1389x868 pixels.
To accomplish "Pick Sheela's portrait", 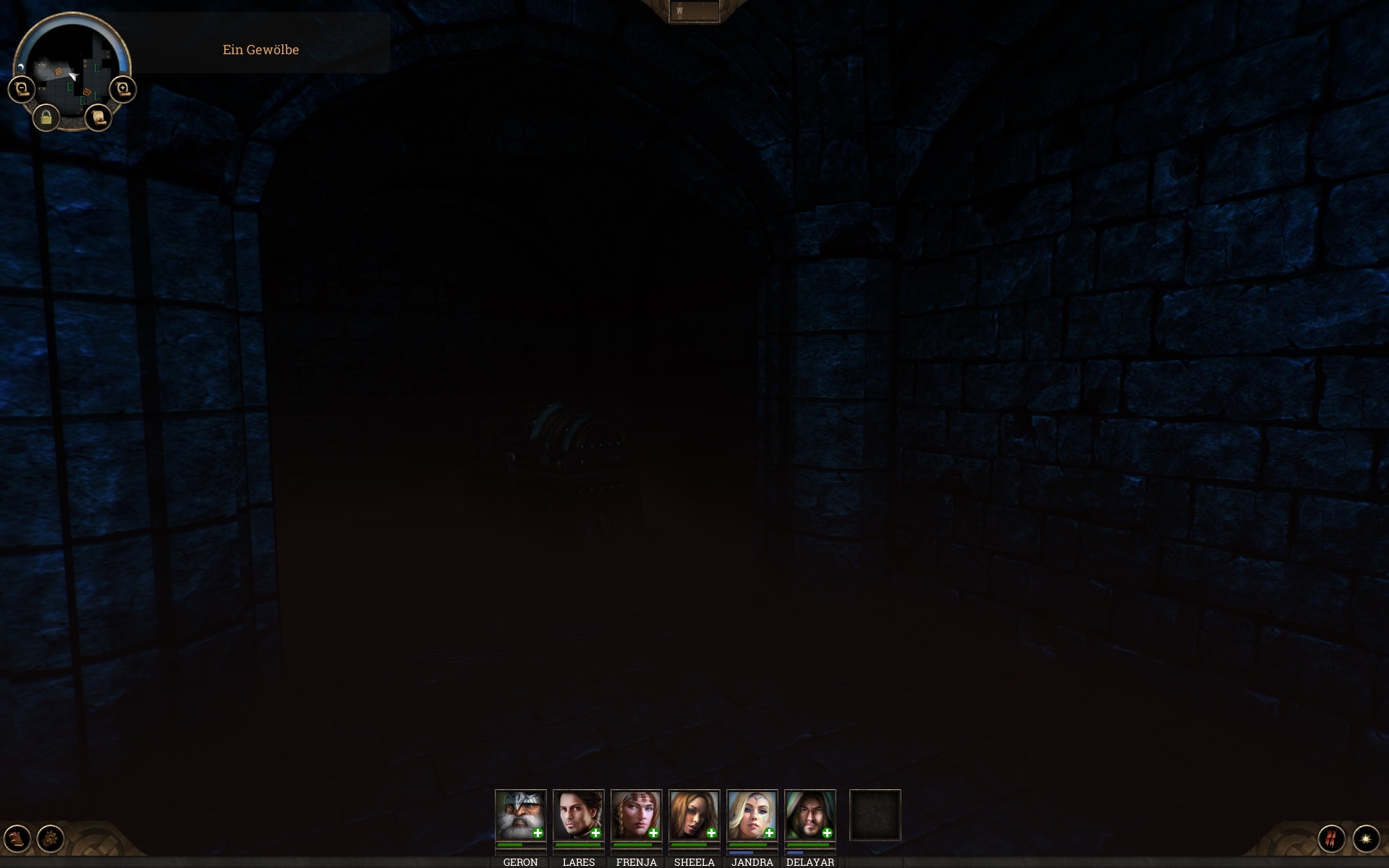I will pyautogui.click(x=694, y=814).
